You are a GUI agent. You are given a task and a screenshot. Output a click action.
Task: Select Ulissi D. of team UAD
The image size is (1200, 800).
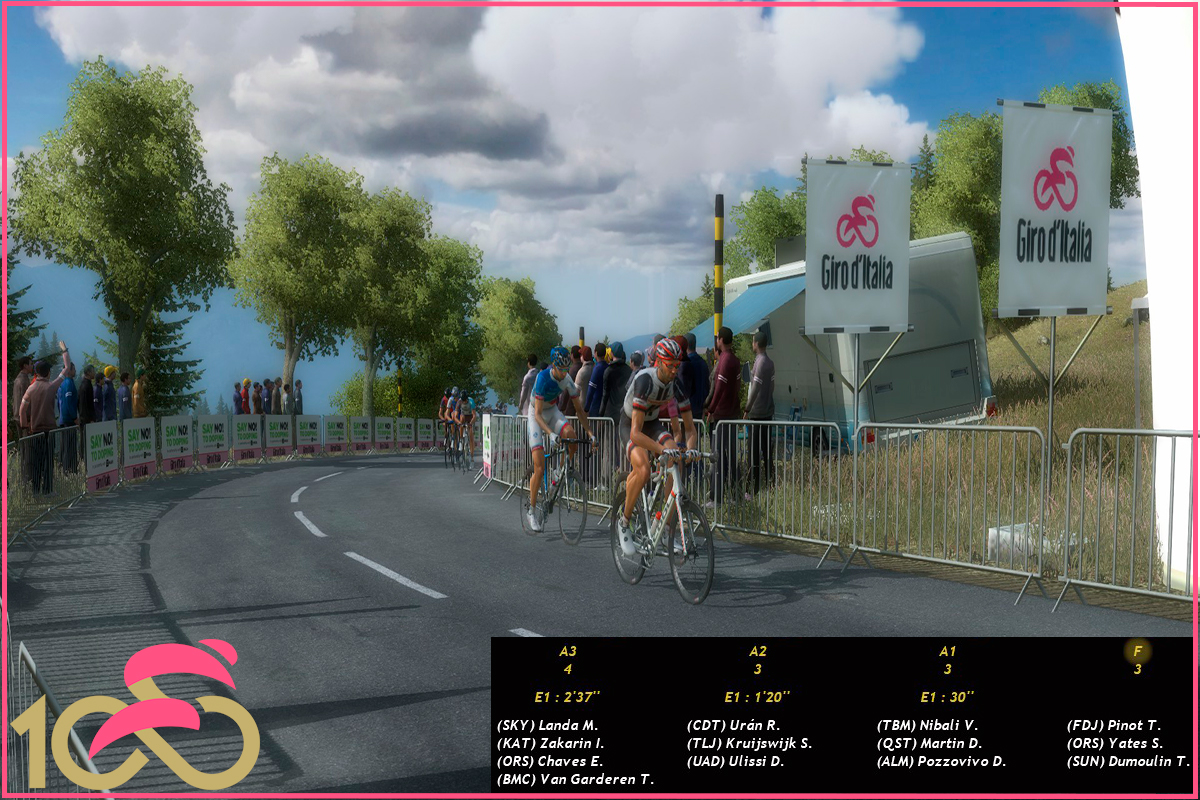click(x=735, y=761)
